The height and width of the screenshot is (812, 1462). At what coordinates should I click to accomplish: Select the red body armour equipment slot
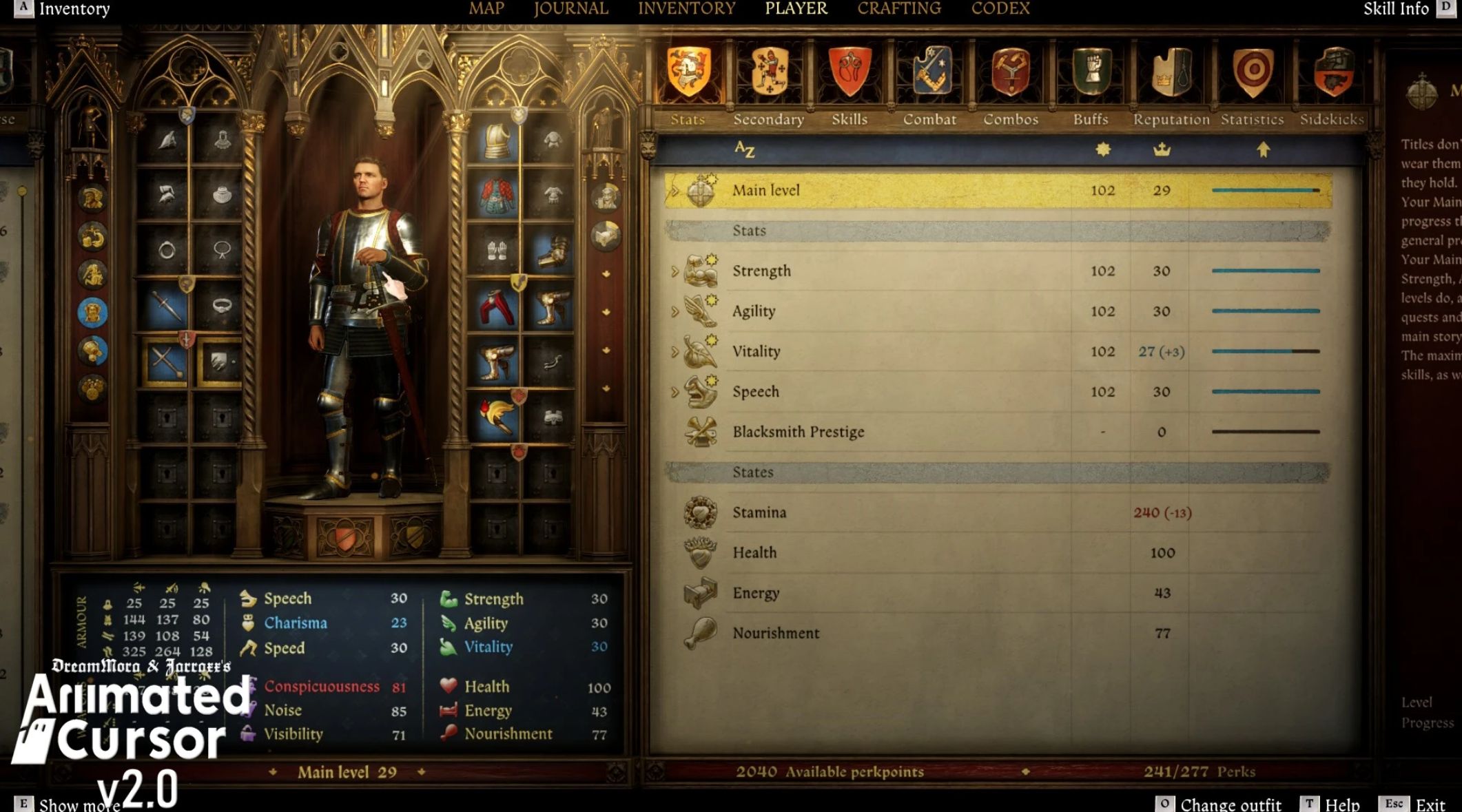tap(496, 196)
